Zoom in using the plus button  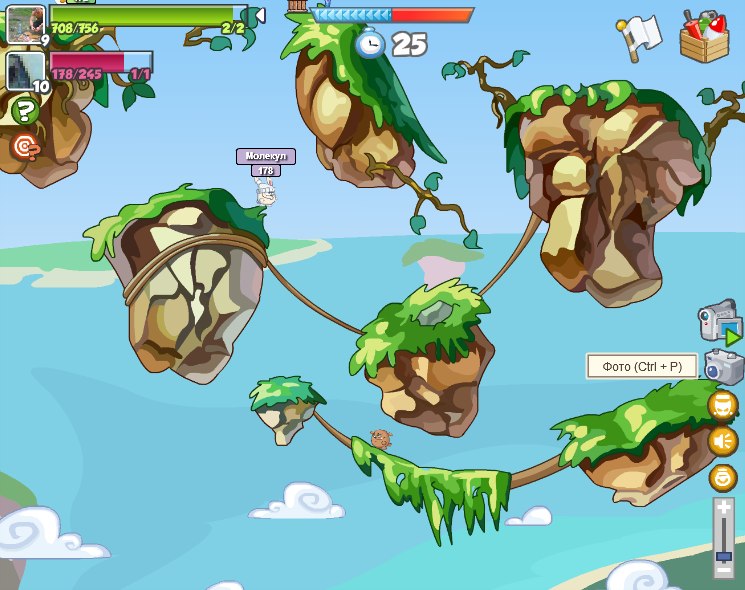(724, 508)
